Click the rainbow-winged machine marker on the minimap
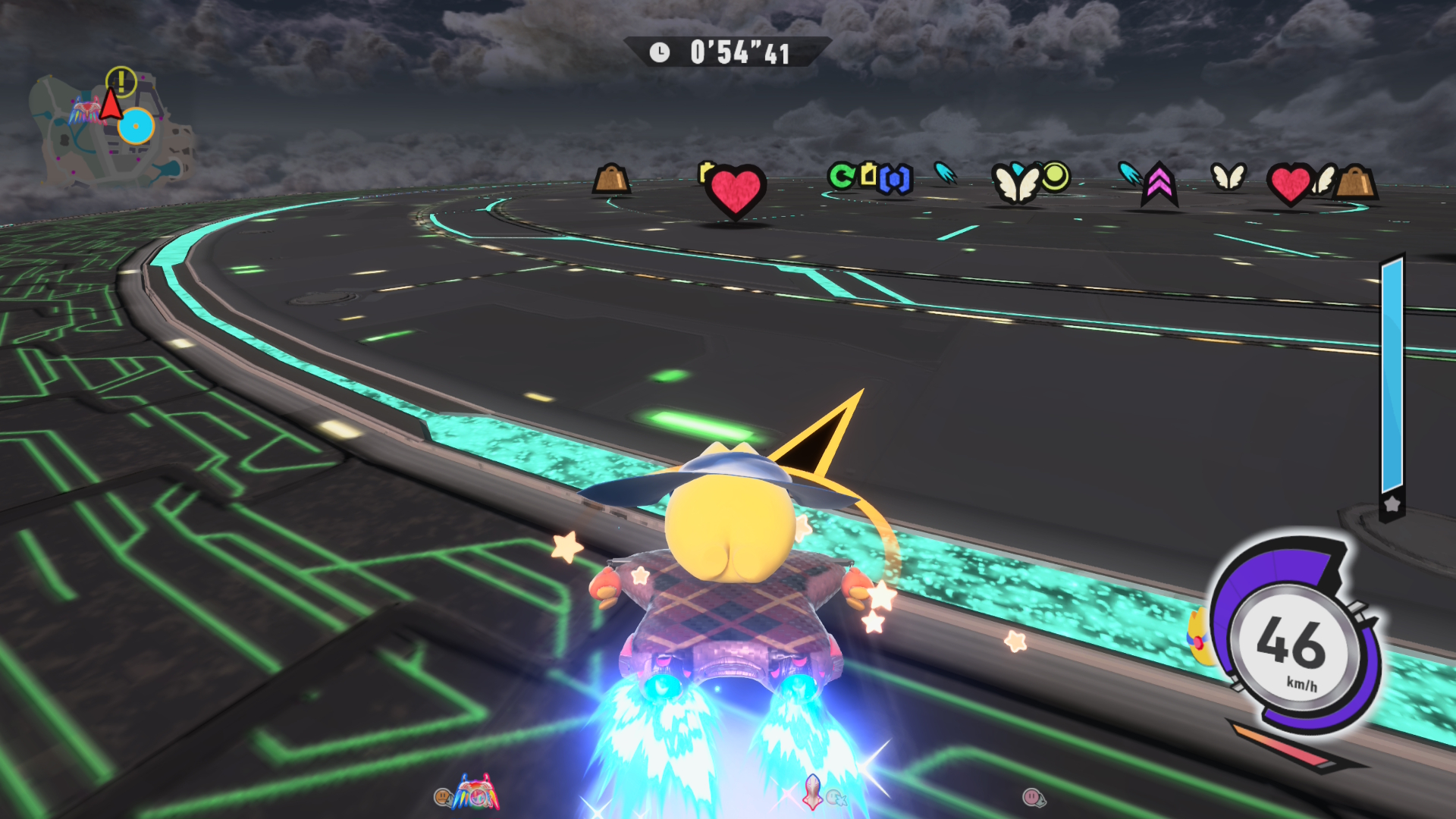1456x819 pixels. (84, 113)
